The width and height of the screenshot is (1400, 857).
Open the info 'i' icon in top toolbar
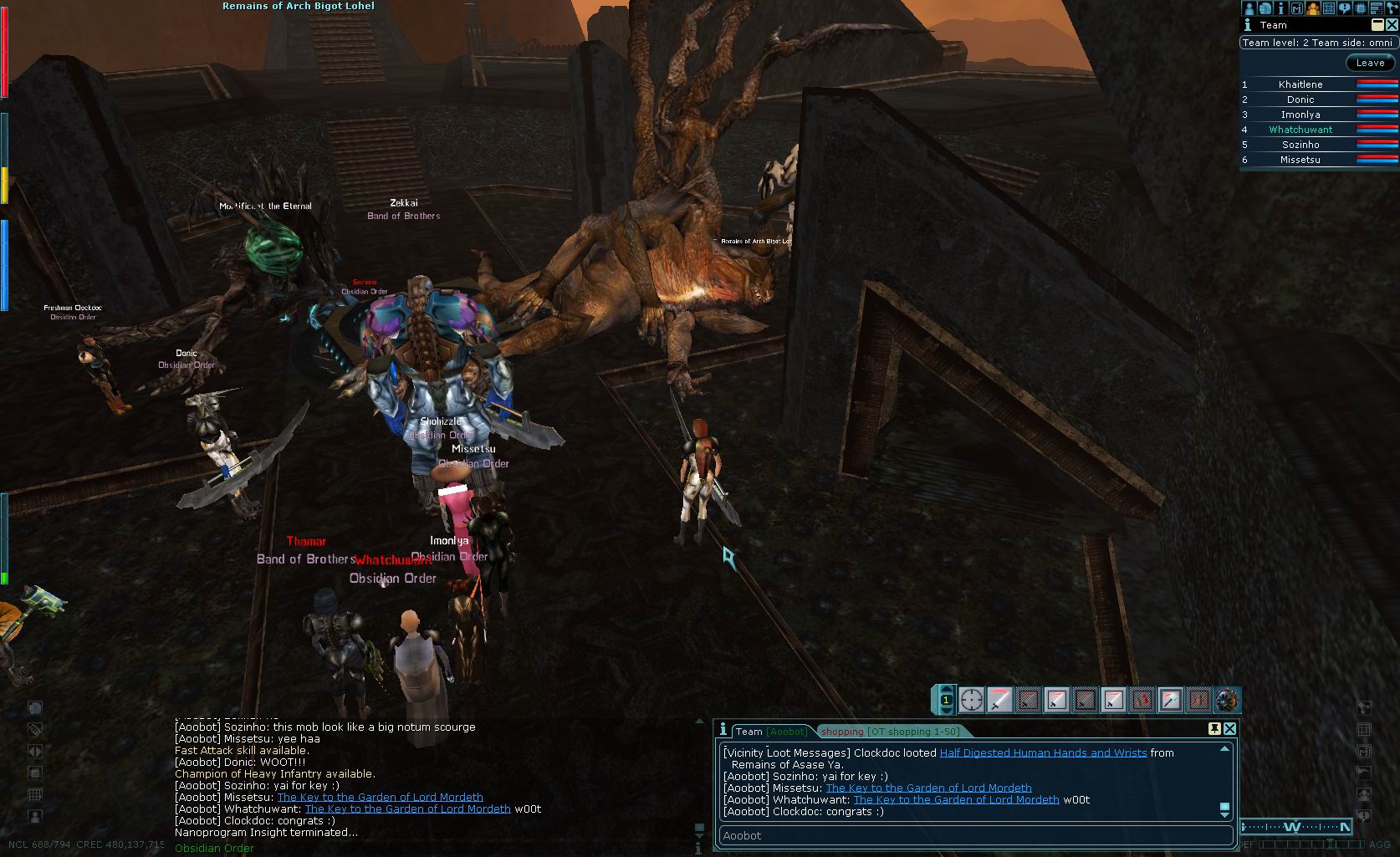pos(1280,8)
